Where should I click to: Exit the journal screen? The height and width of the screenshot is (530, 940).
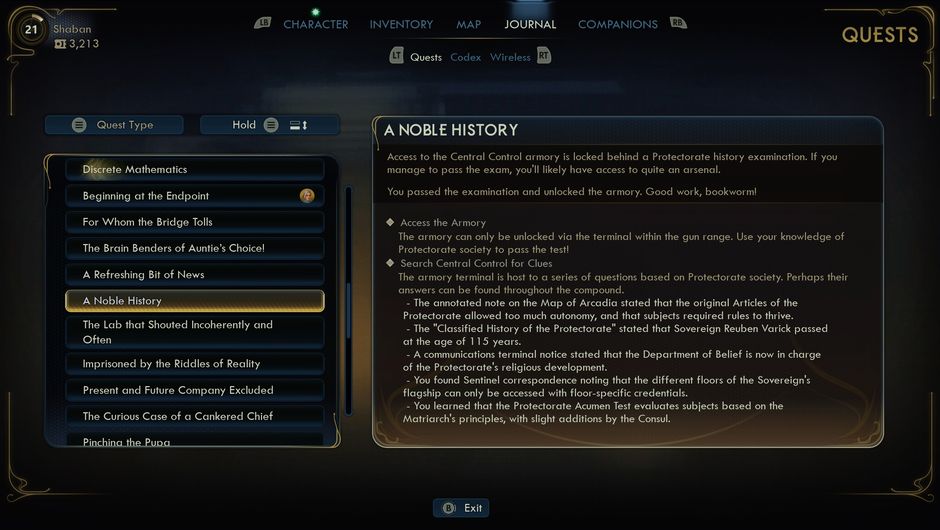click(462, 508)
